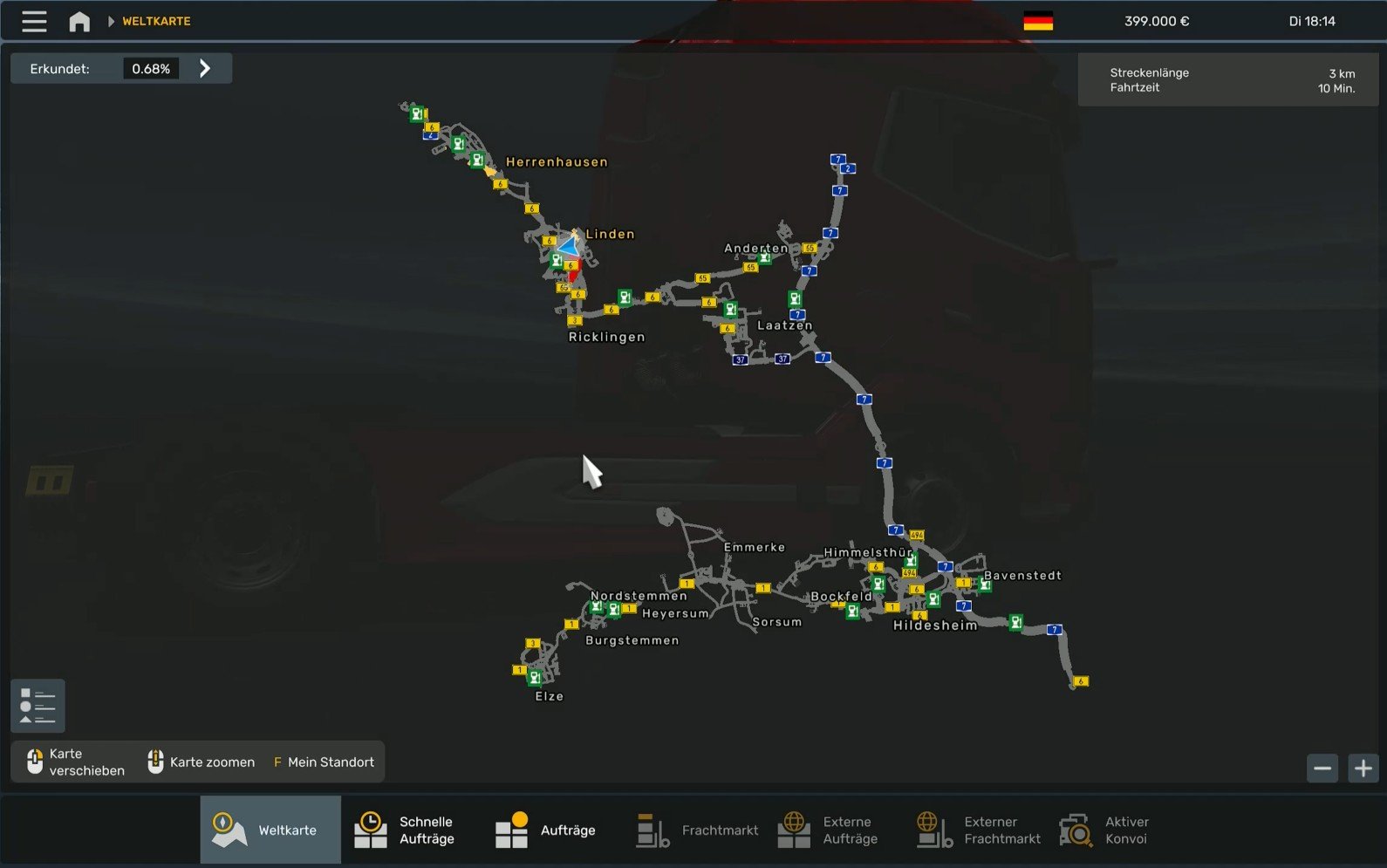
Task: Zoom in using the plus button
Action: pos(1363,768)
